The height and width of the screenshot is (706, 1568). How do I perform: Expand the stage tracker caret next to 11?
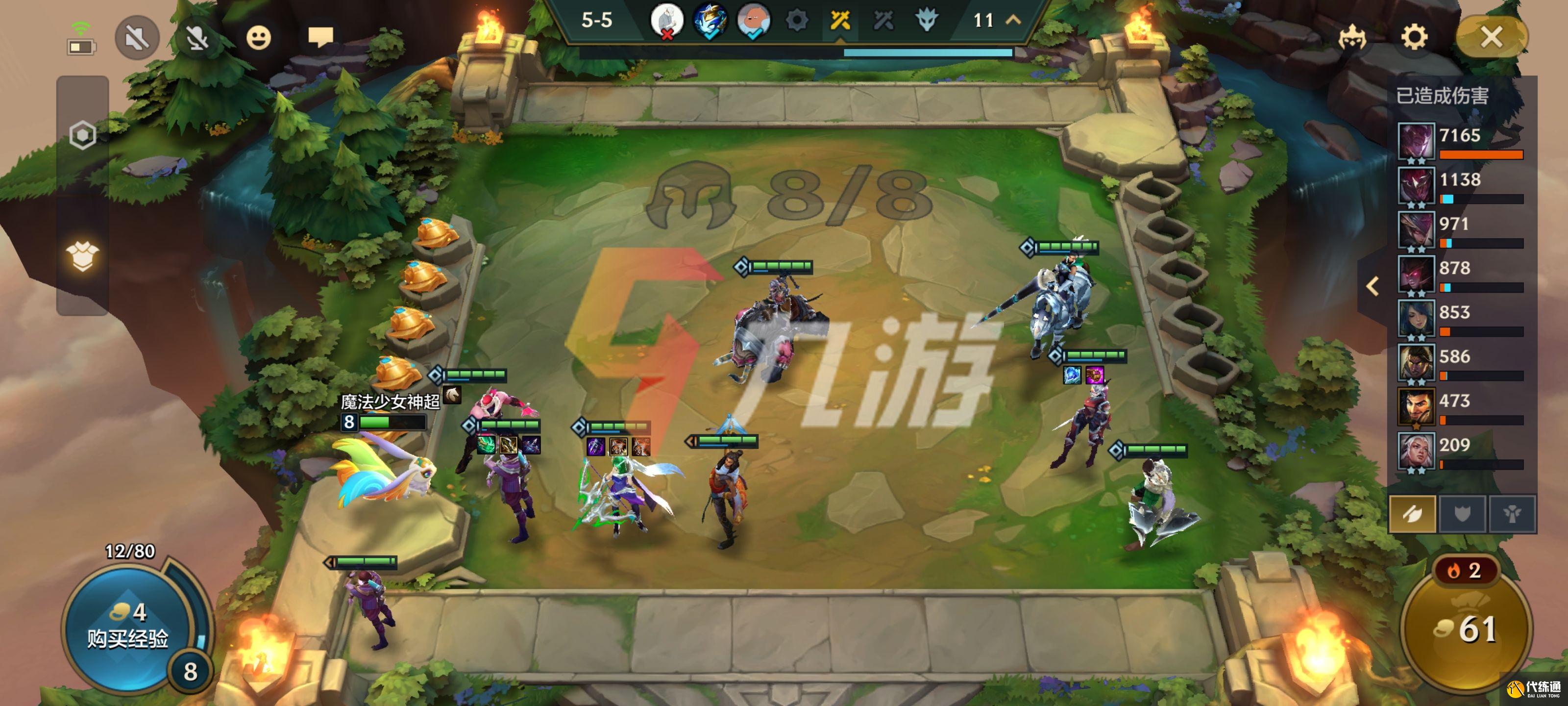pyautogui.click(x=1013, y=20)
